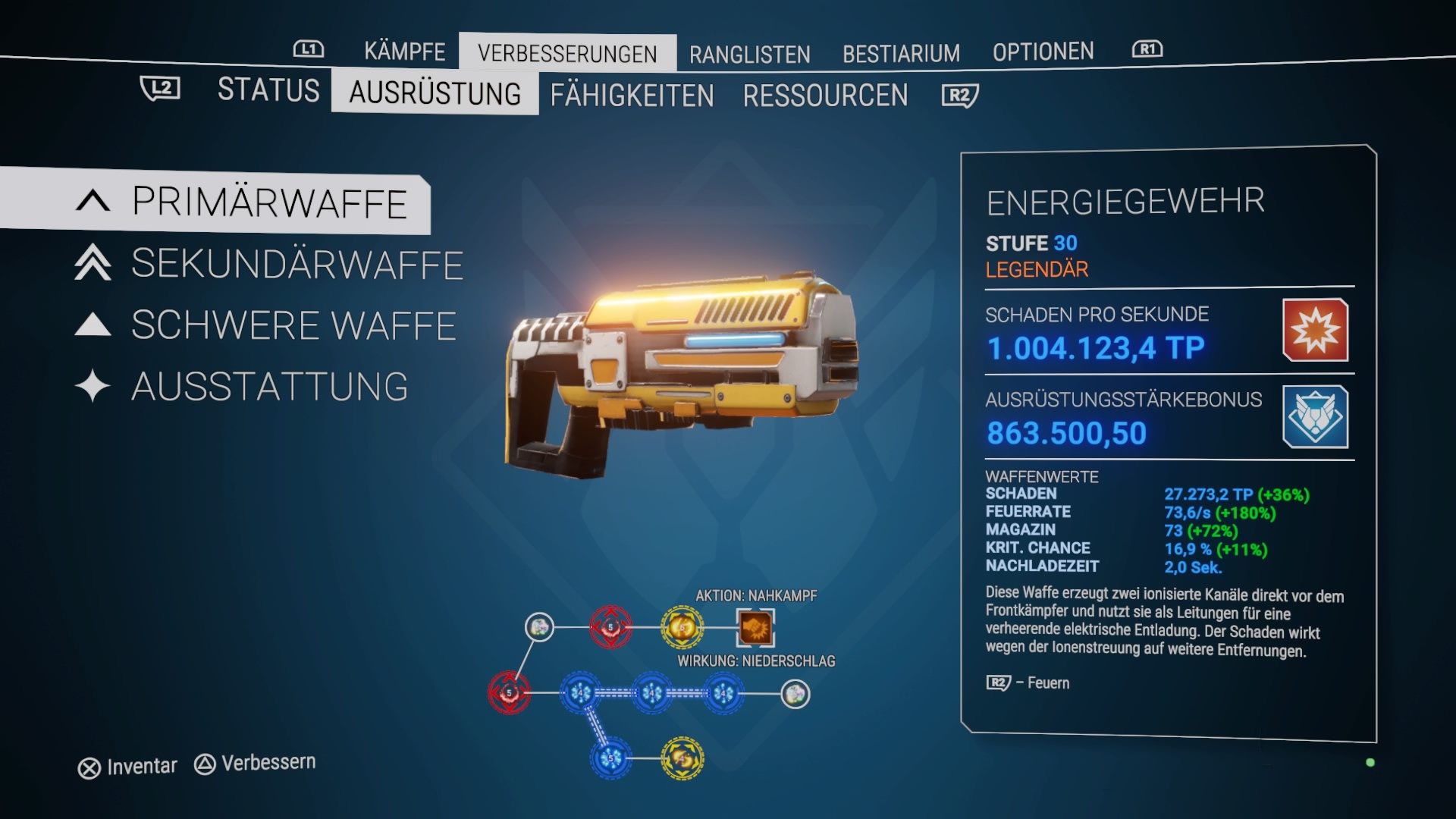This screenshot has width=1456, height=819.
Task: Switch to the Fähigkeiten tab
Action: (632, 95)
